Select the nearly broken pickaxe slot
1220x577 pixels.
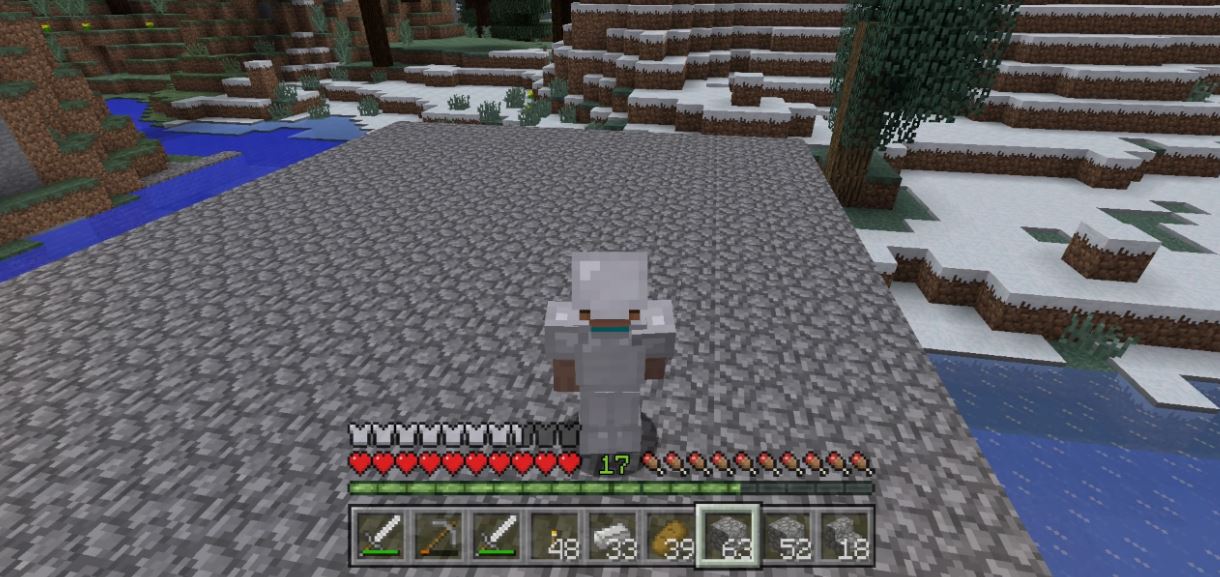click(438, 534)
